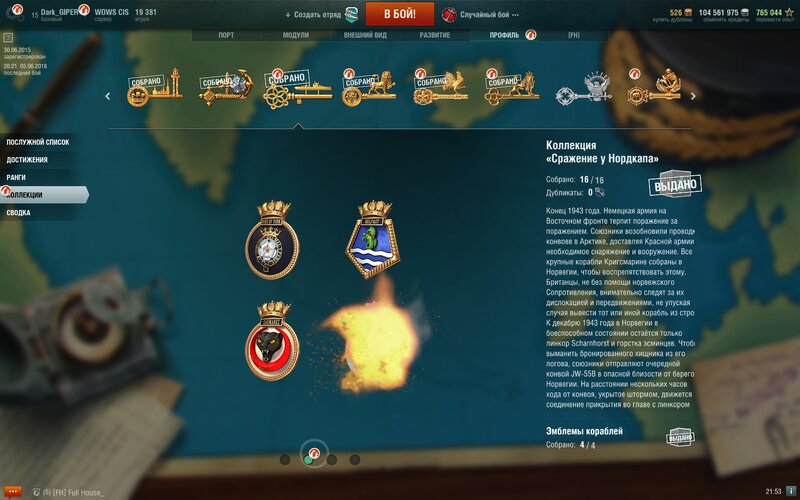View the black panther ship emblem

pyautogui.click(x=272, y=338)
